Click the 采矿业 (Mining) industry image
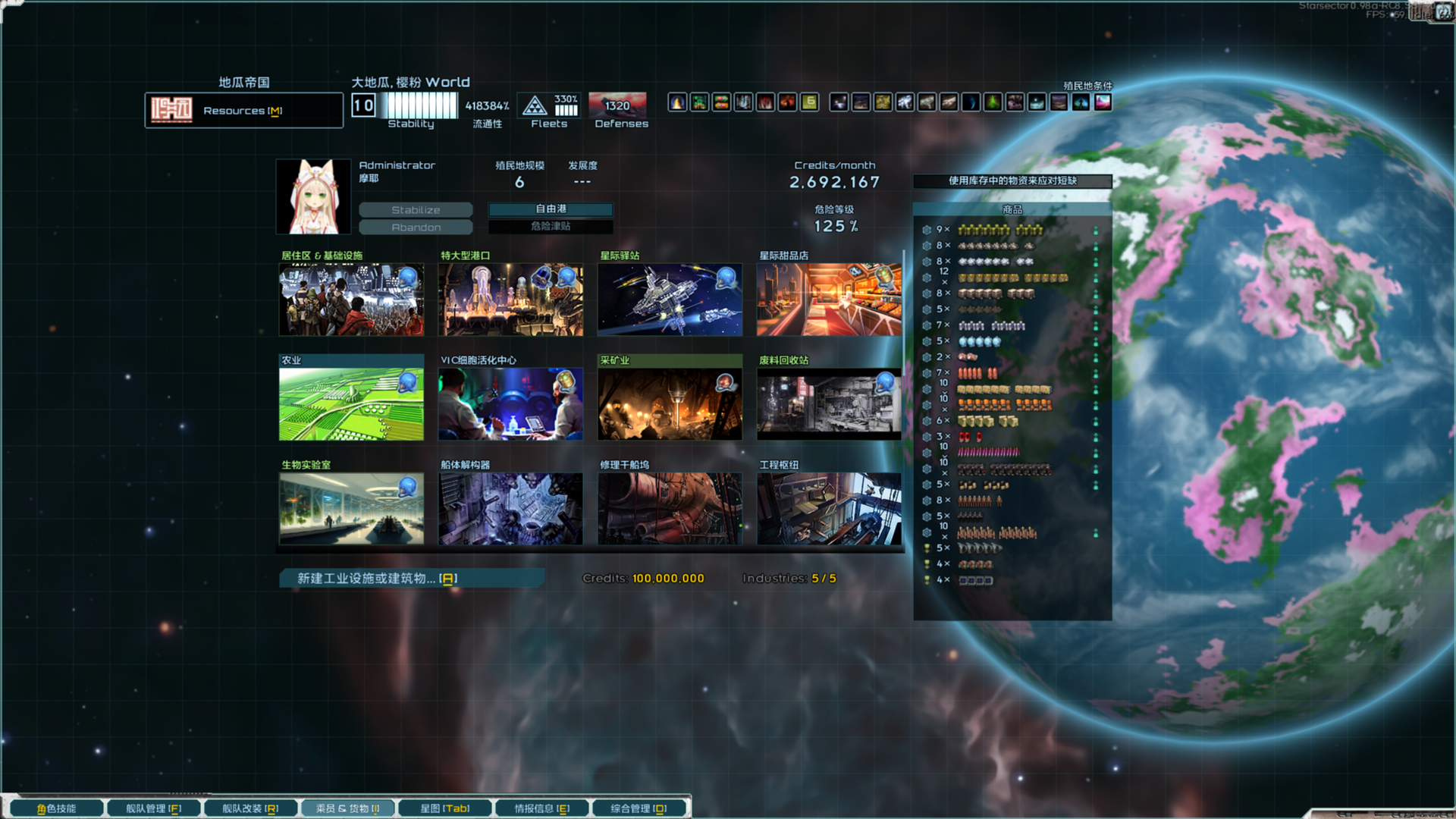 670,403
